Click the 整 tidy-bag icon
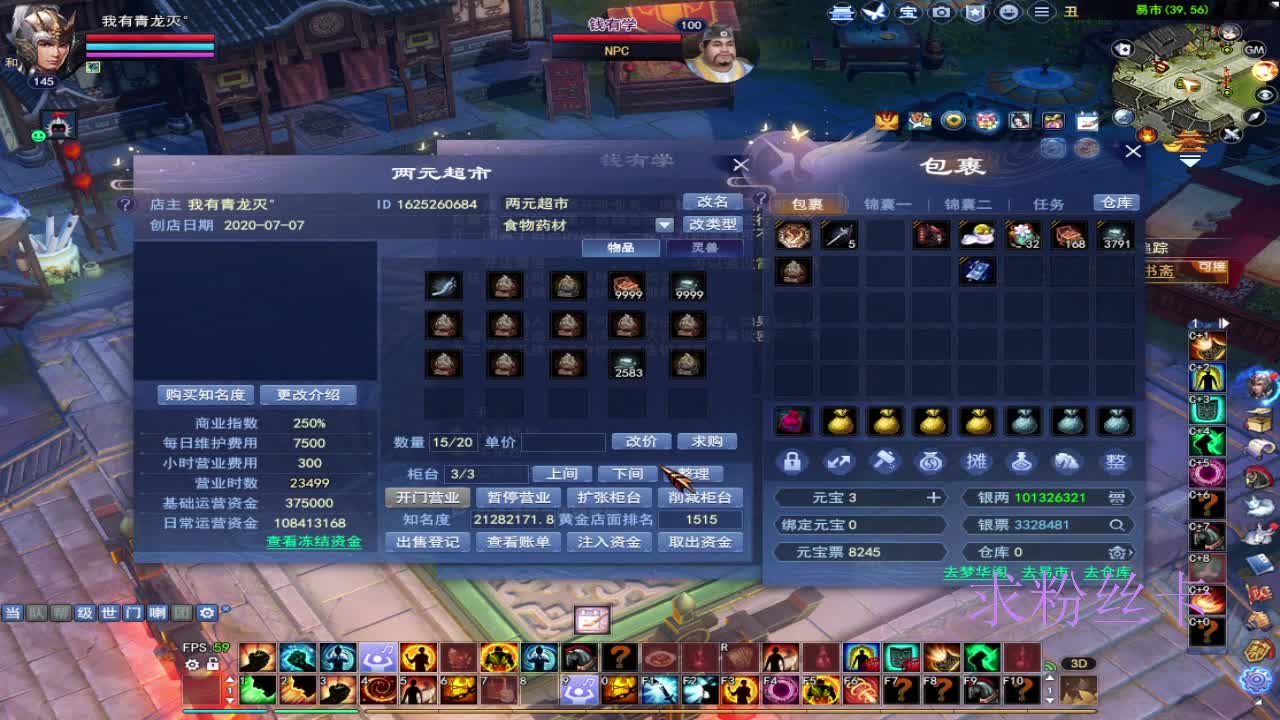 pos(1114,462)
